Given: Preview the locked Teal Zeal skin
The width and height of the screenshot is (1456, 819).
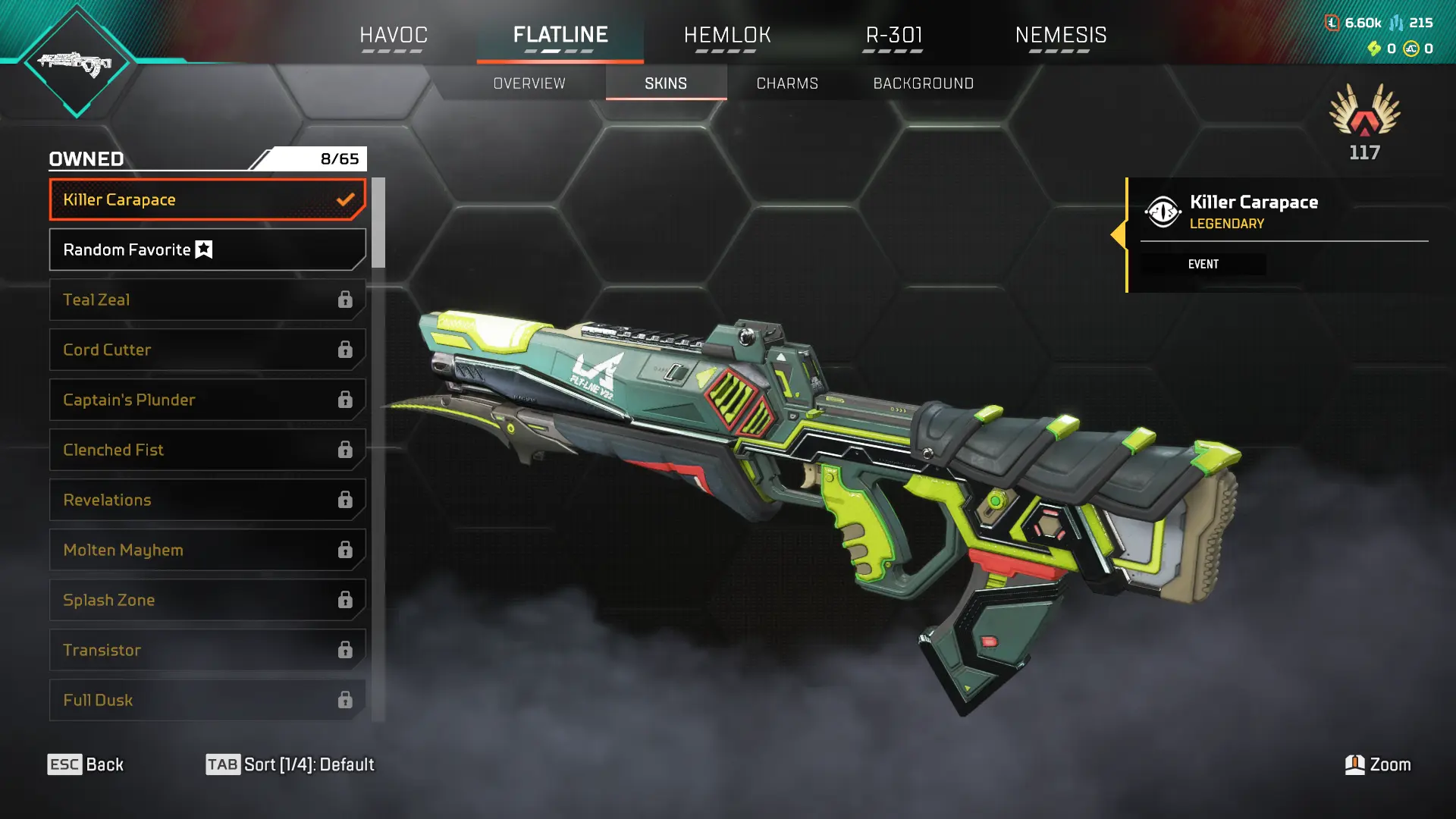Looking at the screenshot, I should [207, 300].
